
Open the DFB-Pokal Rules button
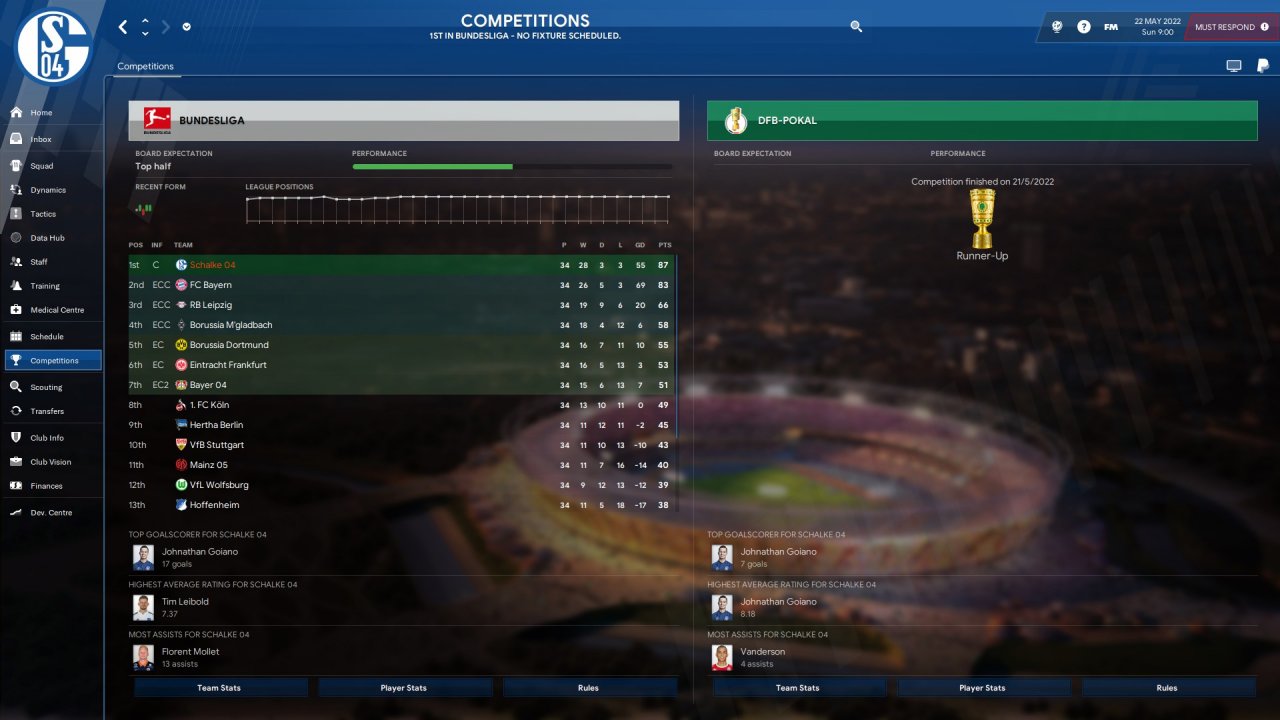(x=1167, y=688)
